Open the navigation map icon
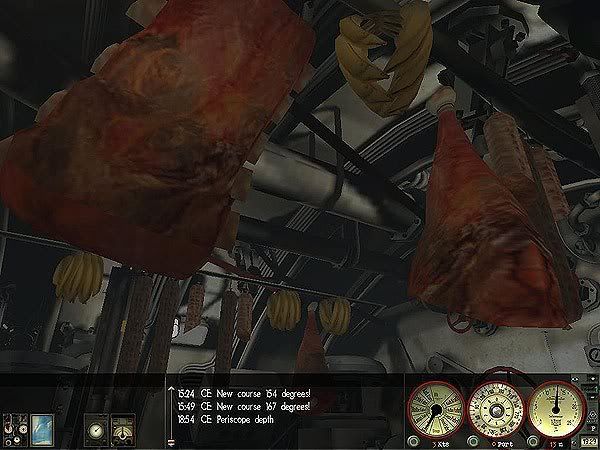This screenshot has height=450, width=600. [x=41, y=426]
